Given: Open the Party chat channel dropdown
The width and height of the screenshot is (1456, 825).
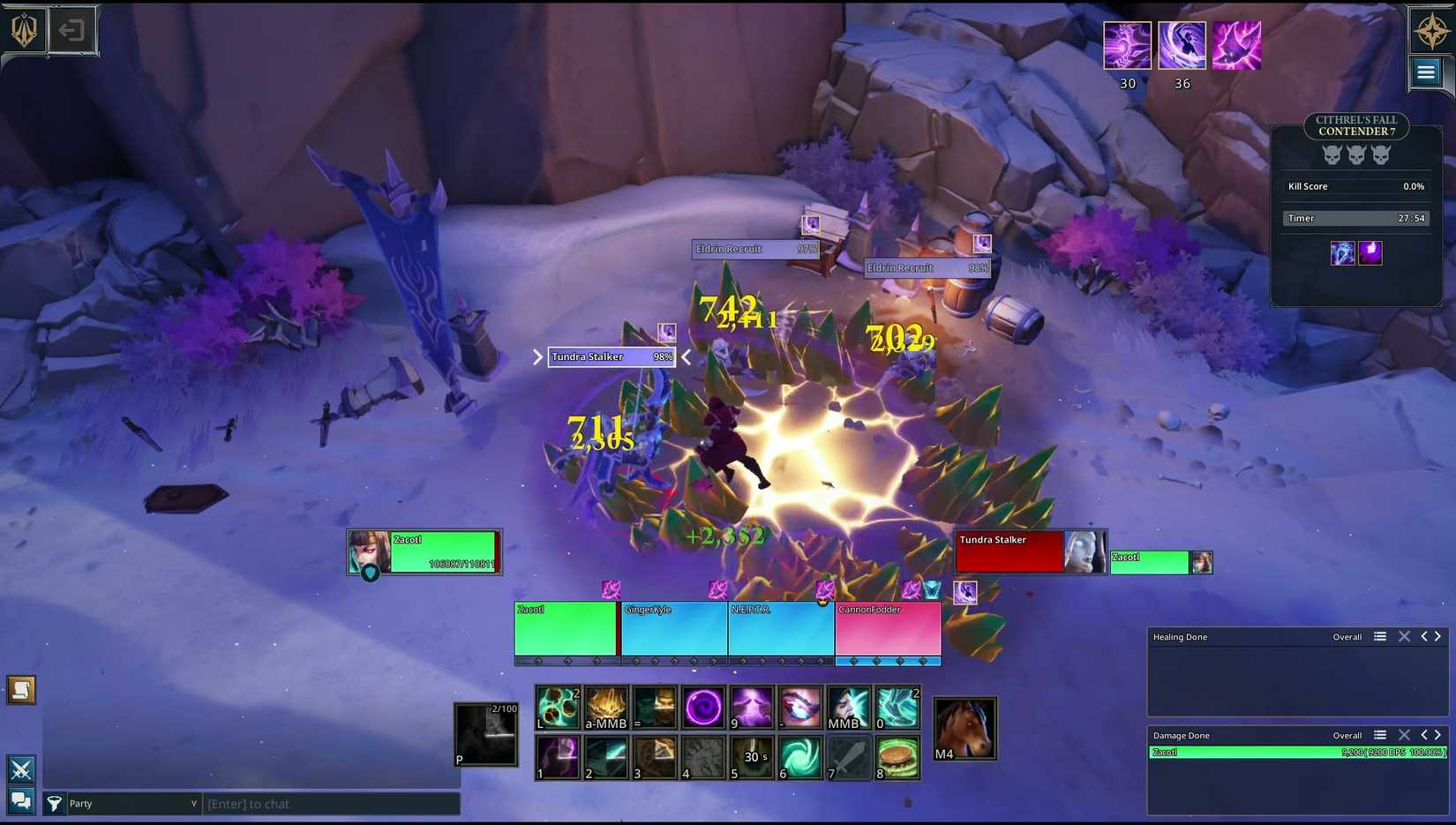Looking at the screenshot, I should click(132, 804).
